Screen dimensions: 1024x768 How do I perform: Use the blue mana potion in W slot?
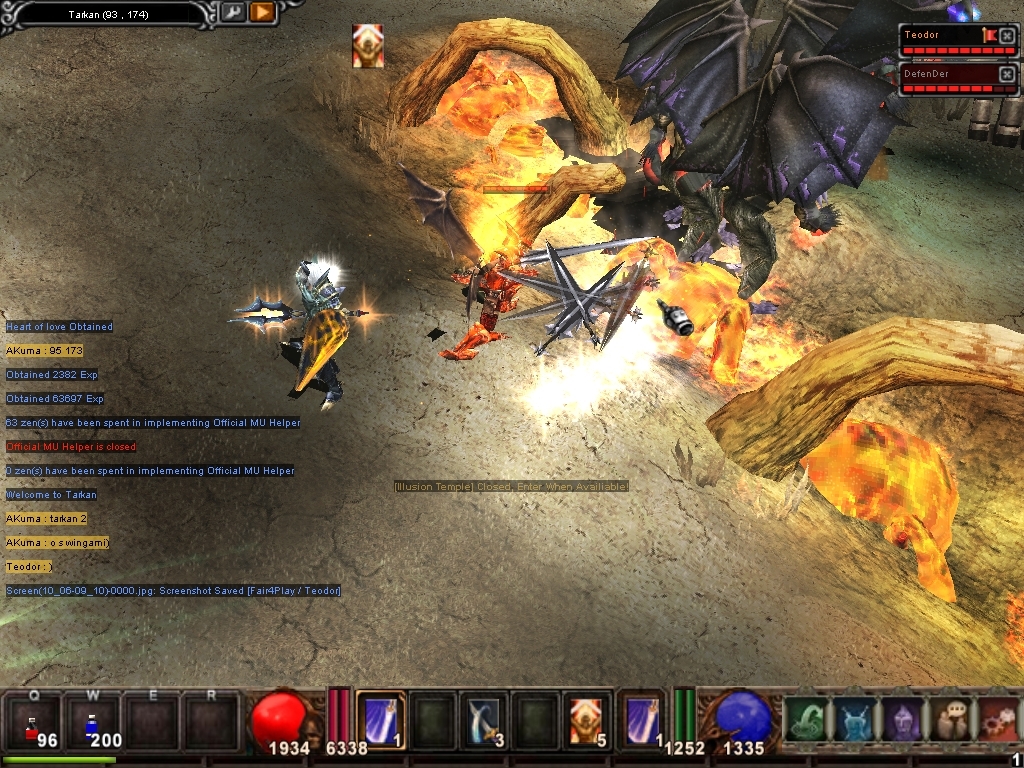click(95, 722)
